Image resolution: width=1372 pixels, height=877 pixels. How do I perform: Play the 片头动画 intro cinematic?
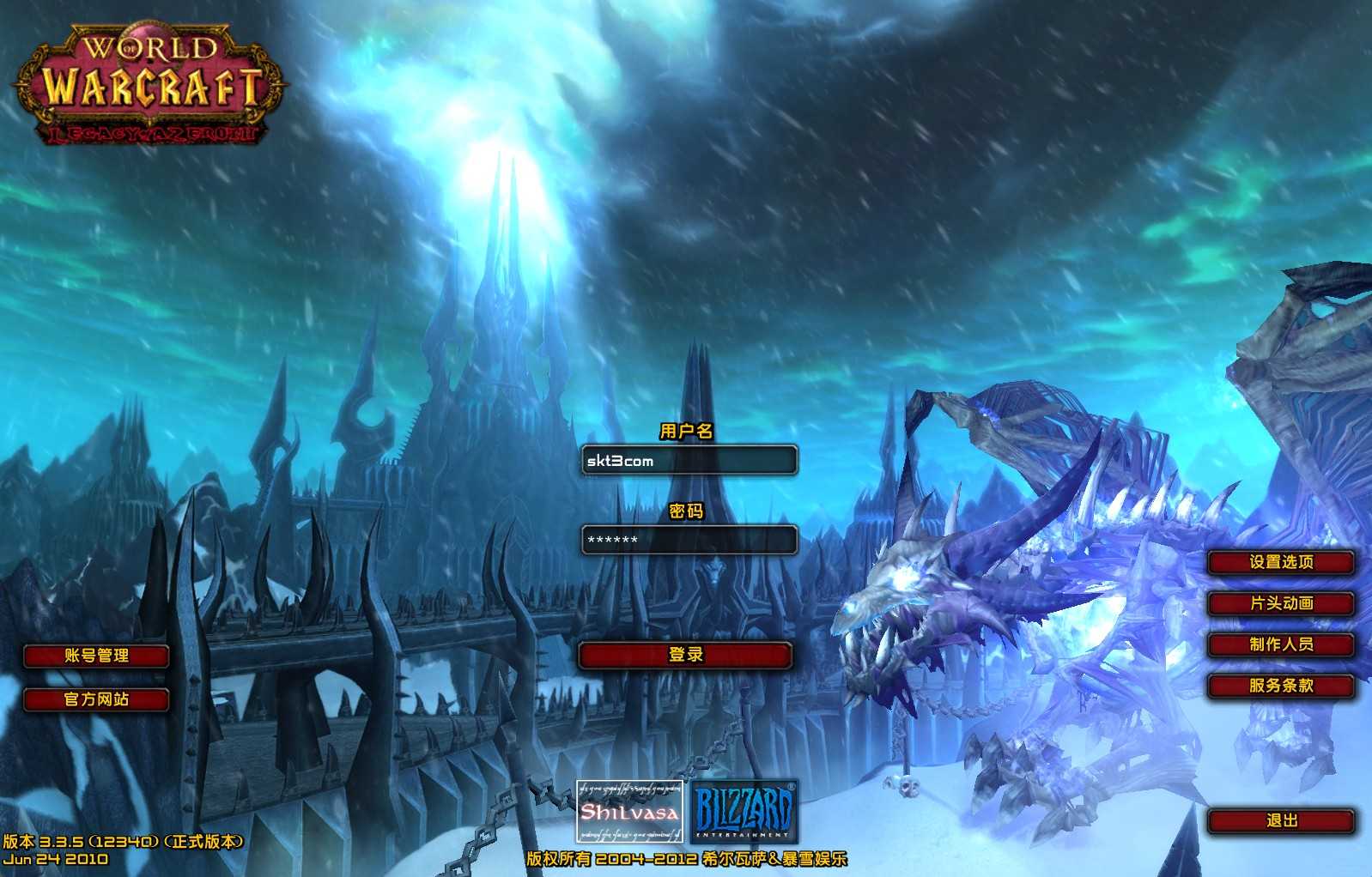pyautogui.click(x=1281, y=604)
